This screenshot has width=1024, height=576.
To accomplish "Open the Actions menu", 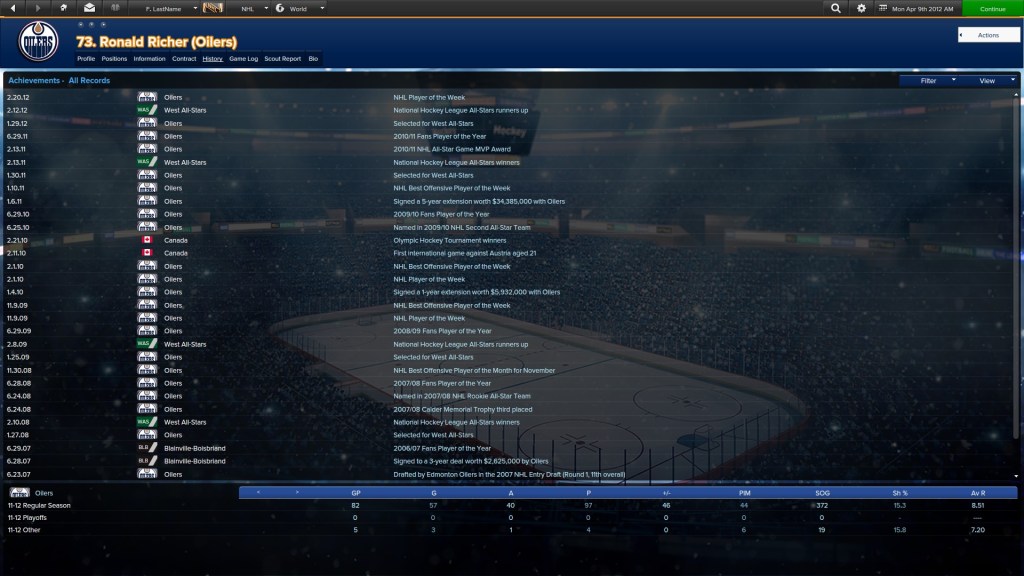I will 988,35.
